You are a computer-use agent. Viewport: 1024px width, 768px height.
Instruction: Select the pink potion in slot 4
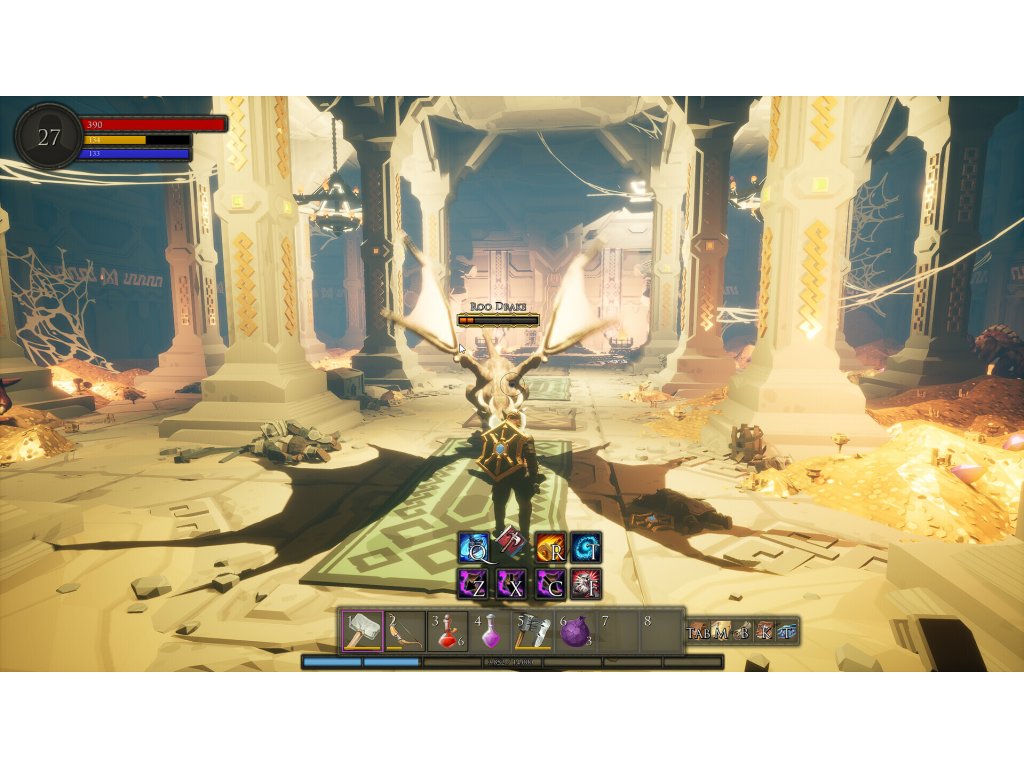click(491, 631)
